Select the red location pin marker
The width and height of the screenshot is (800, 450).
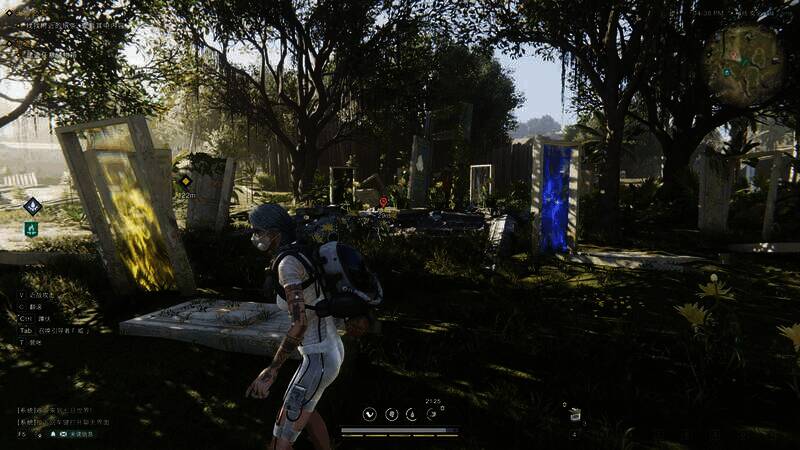(x=382, y=201)
